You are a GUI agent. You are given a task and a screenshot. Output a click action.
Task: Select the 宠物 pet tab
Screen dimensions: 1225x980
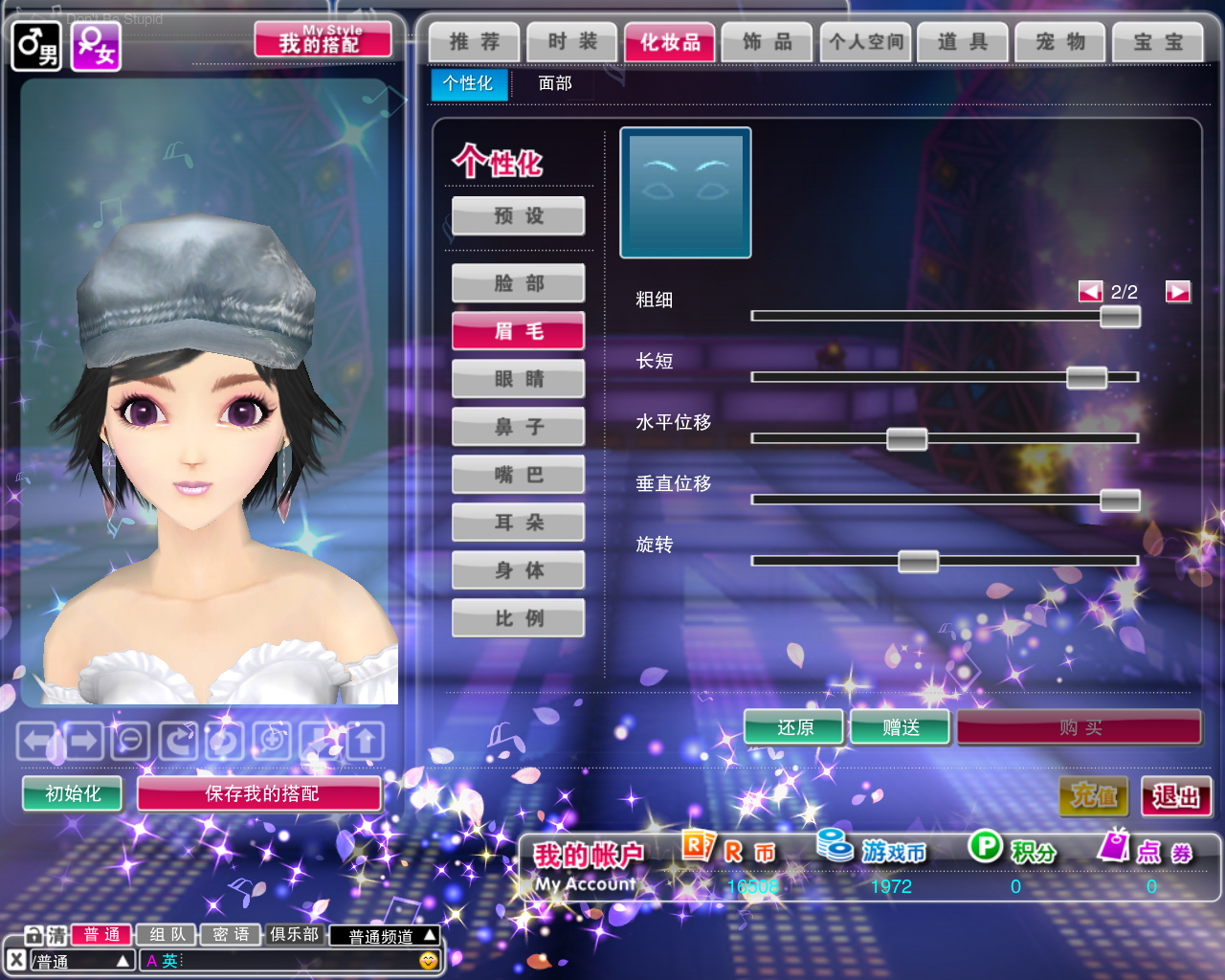[x=1060, y=42]
